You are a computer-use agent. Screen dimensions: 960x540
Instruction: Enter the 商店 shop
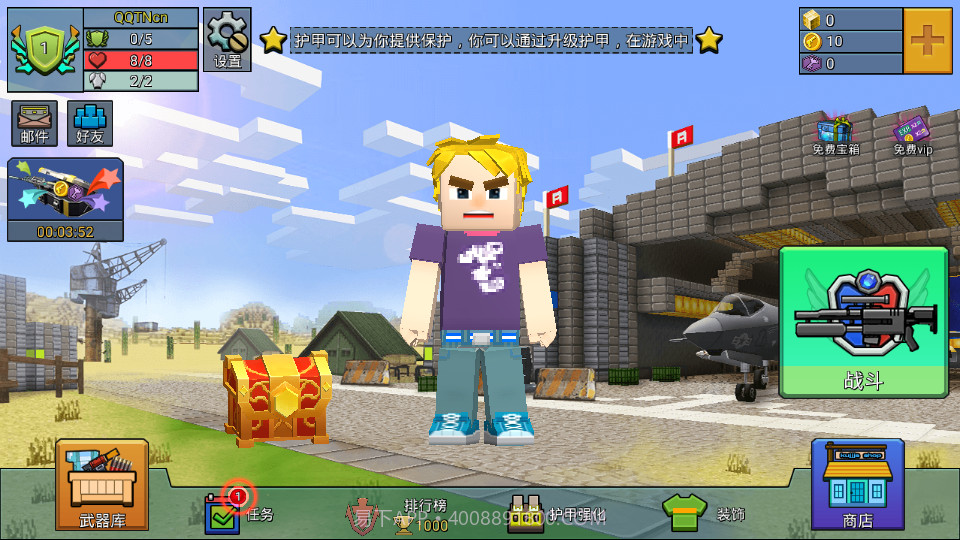click(857, 484)
